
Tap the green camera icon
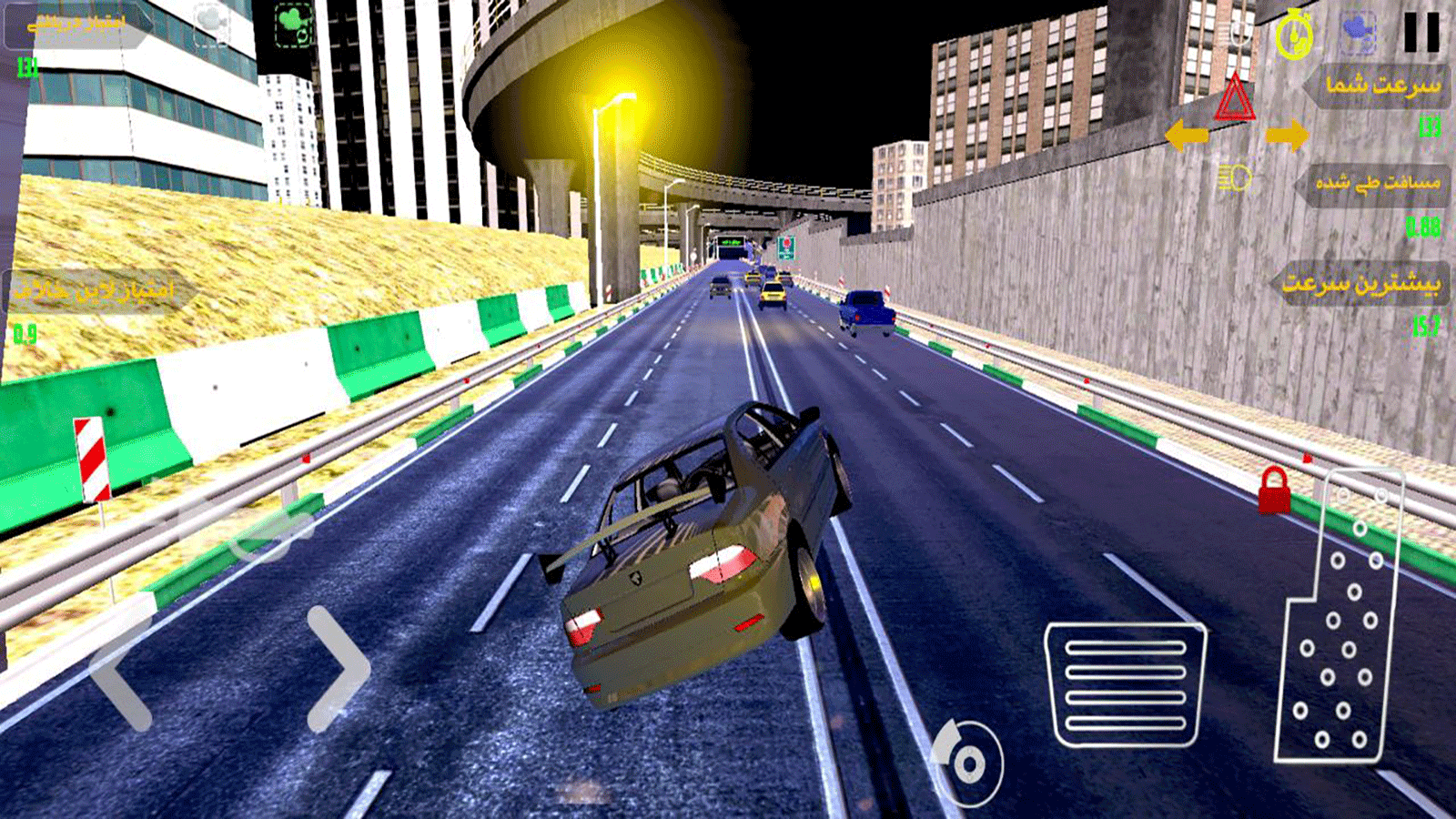293,25
